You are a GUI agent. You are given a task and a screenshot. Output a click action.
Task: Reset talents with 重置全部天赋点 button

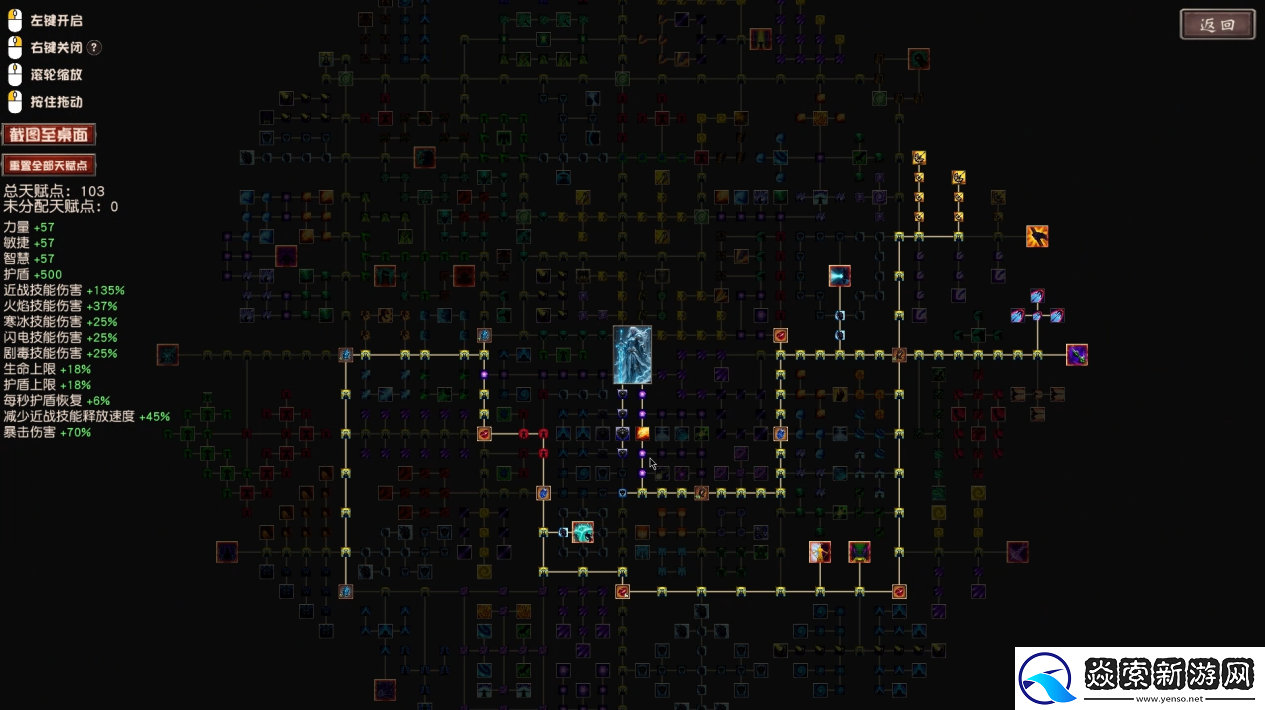pyautogui.click(x=49, y=165)
